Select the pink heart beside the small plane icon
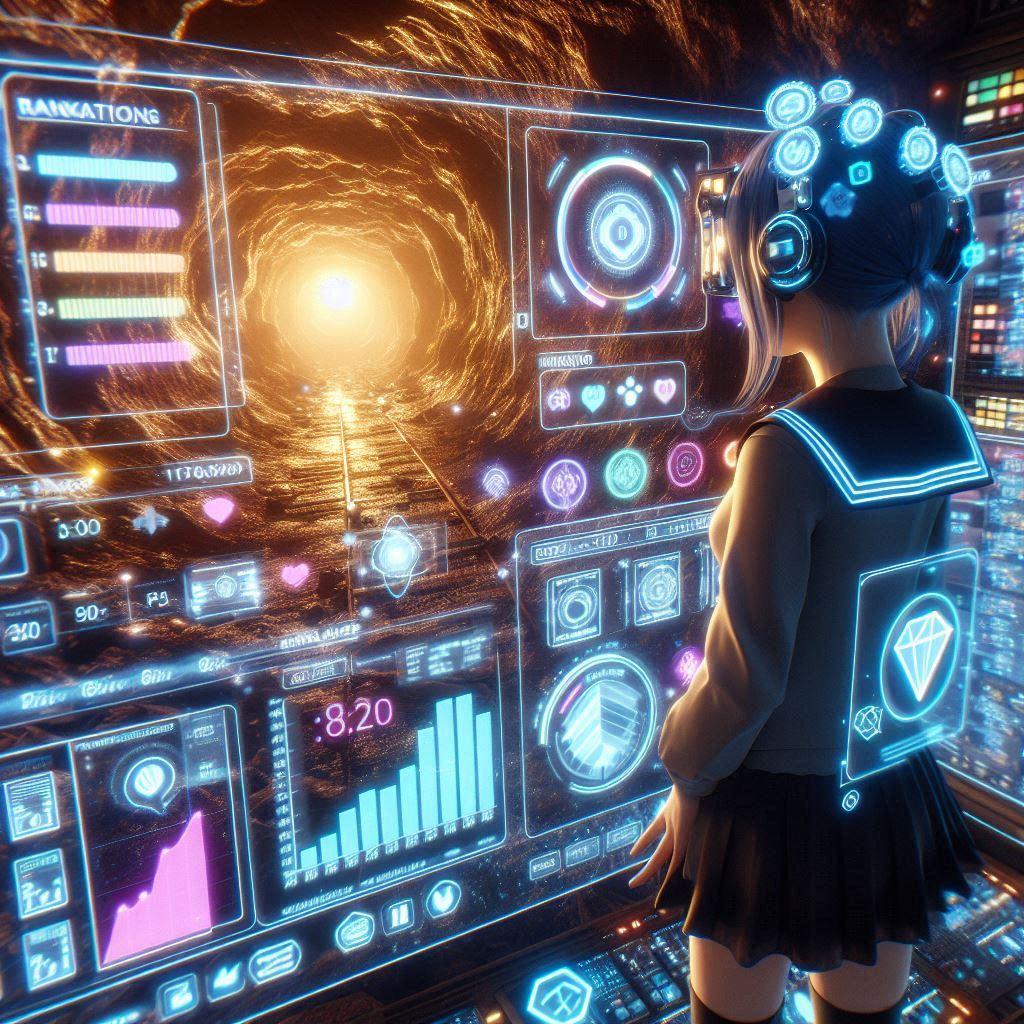 click(217, 510)
